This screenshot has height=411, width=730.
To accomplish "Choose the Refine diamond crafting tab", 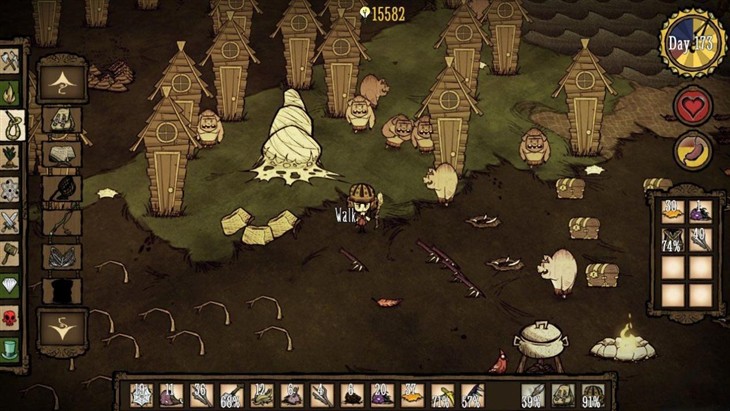I will click(x=9, y=286).
